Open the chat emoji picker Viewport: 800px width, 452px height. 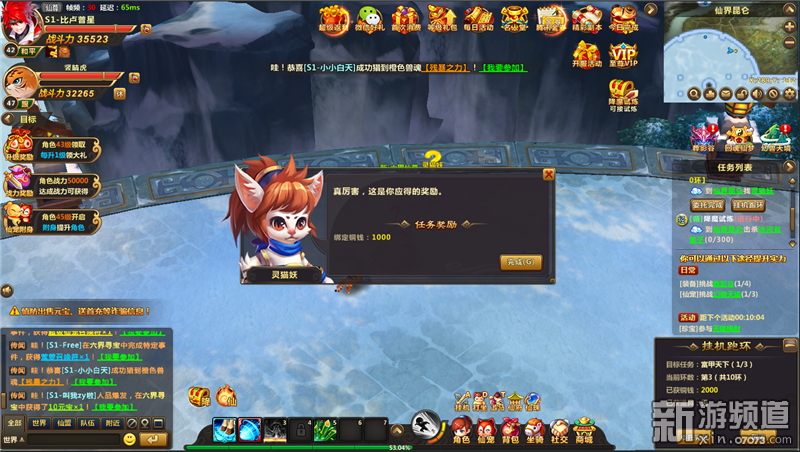coord(130,439)
